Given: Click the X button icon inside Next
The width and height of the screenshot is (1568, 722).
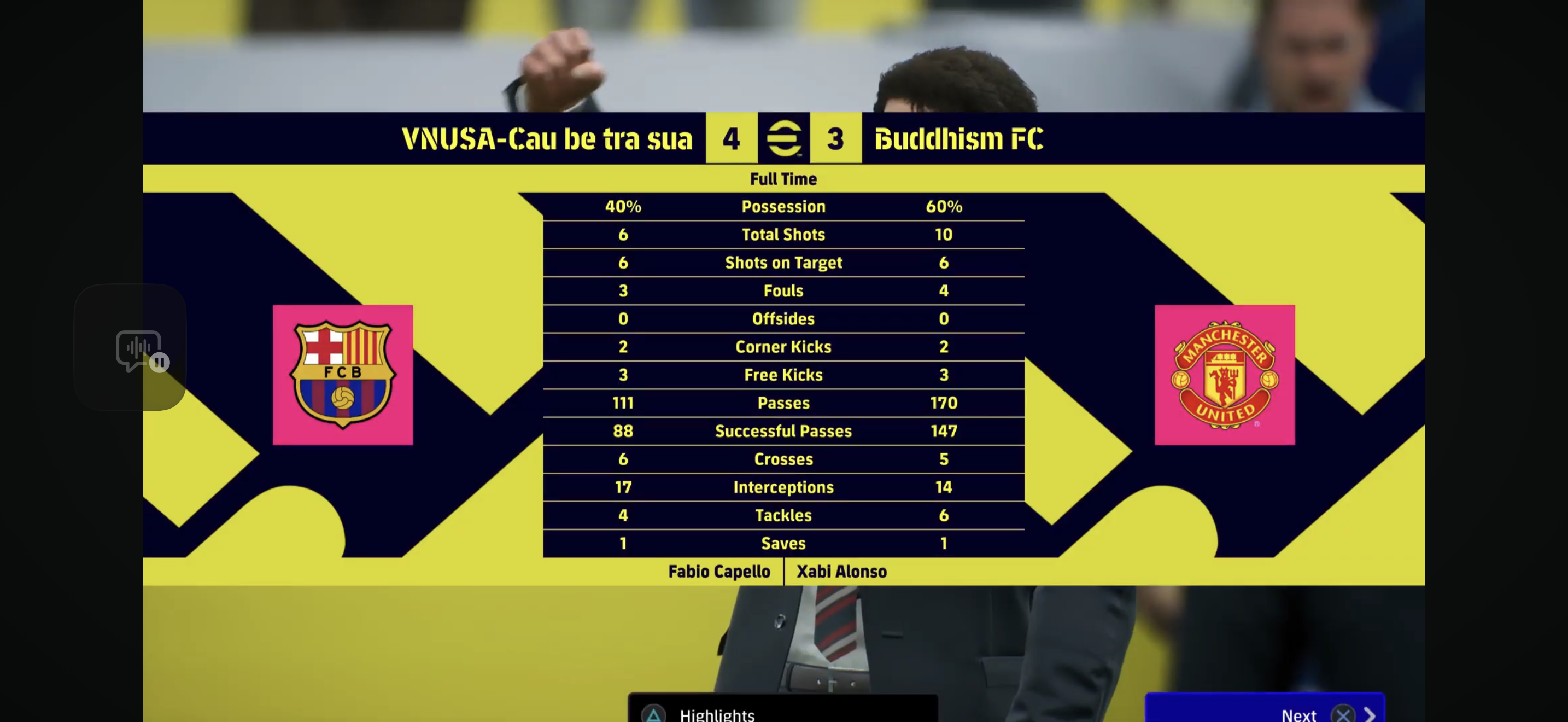Looking at the screenshot, I should click(x=1343, y=715).
